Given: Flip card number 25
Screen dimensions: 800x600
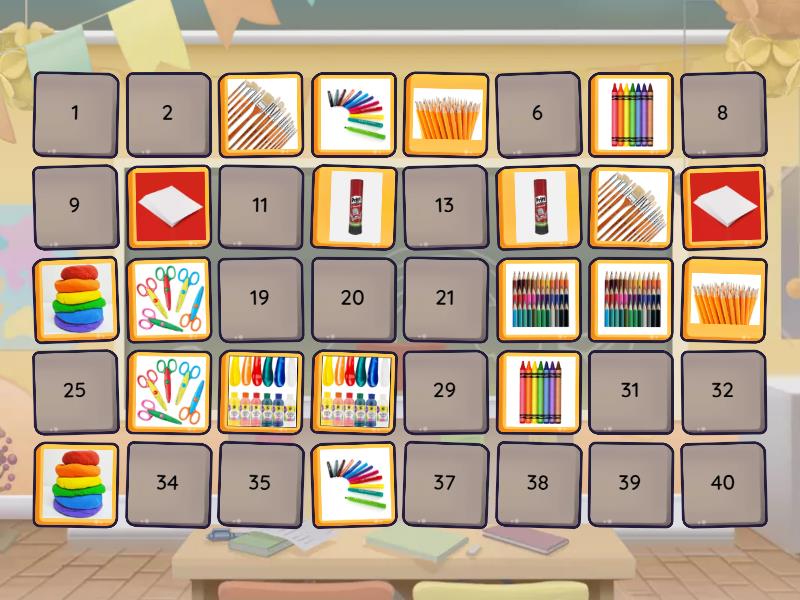Looking at the screenshot, I should [x=75, y=391].
